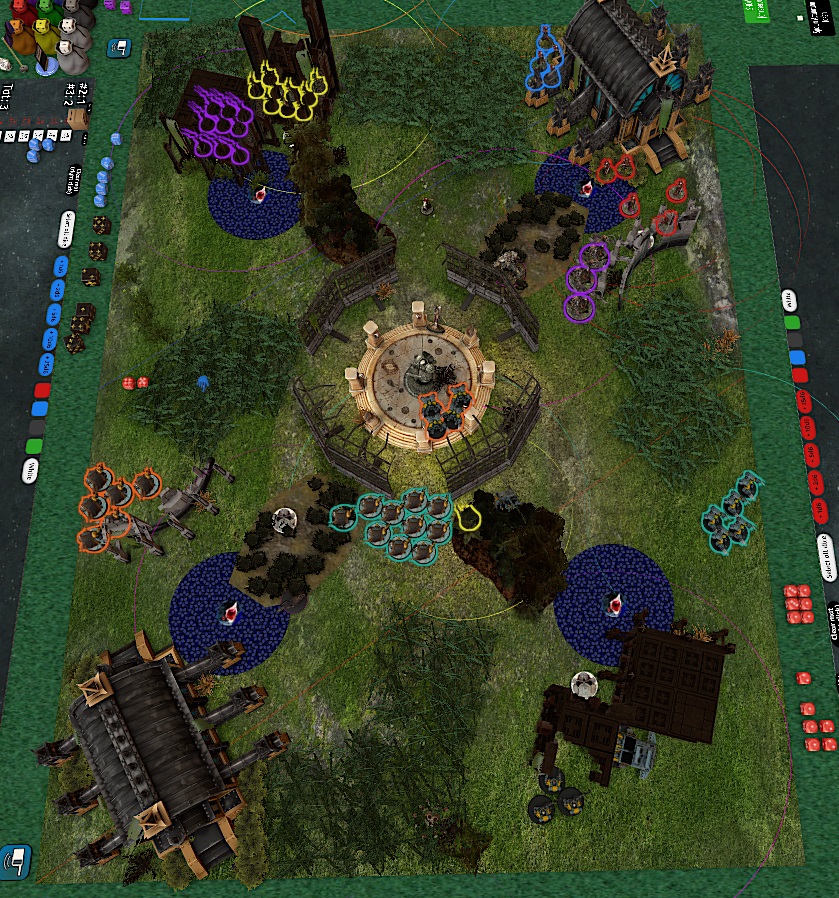The height and width of the screenshot is (898, 839).
Task: Select the White button on the red dice panel
Action: tap(790, 299)
